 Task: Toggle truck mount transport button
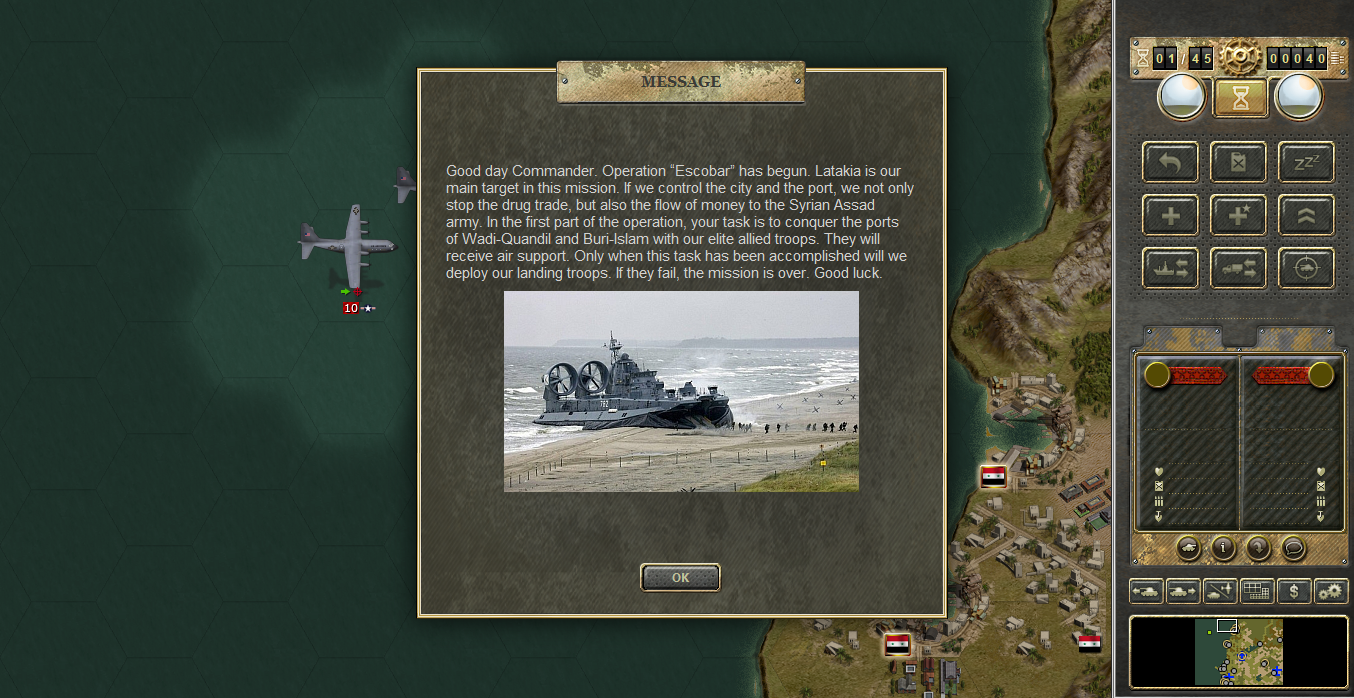[1238, 267]
